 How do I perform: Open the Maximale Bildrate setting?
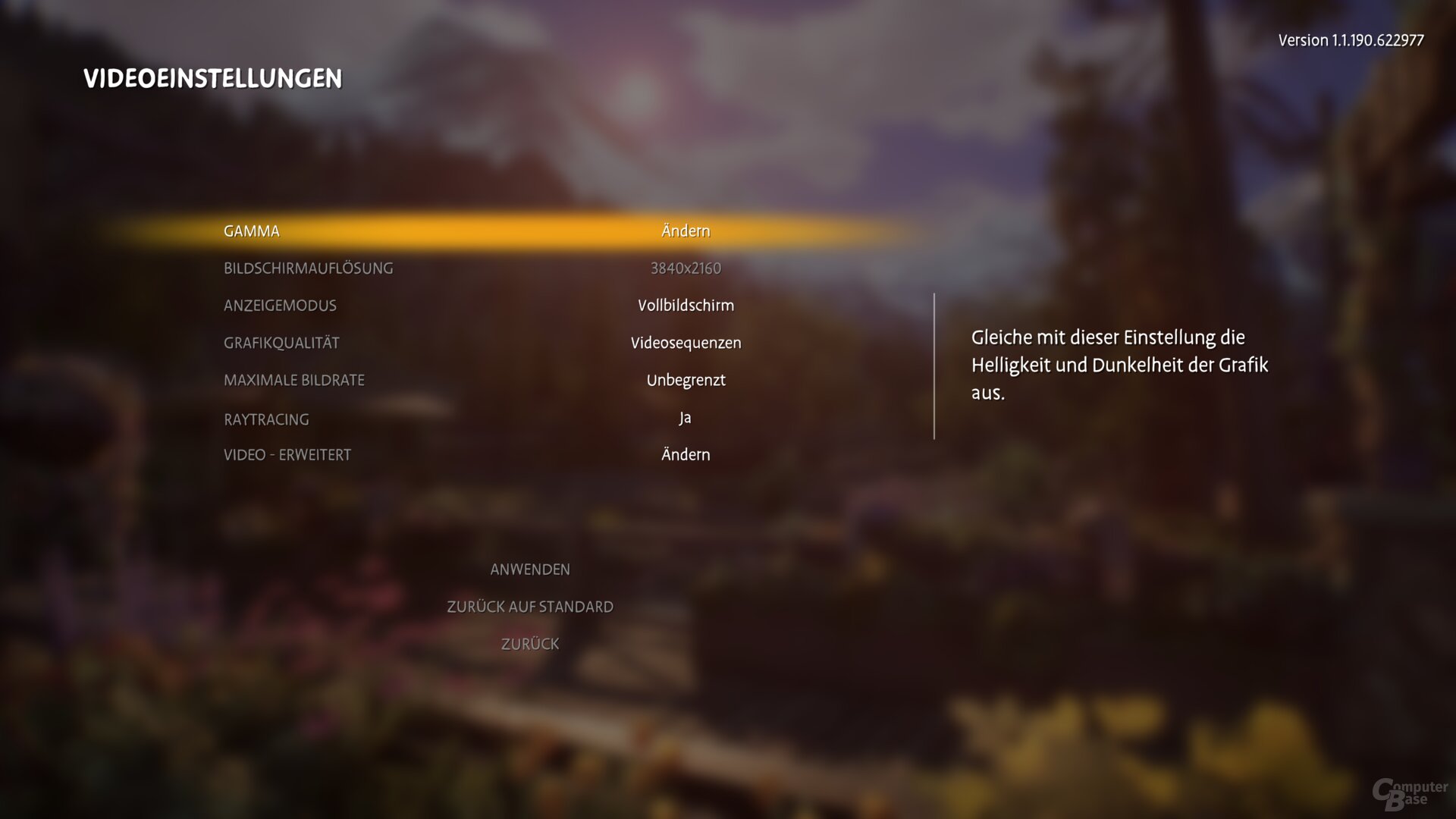pos(294,380)
